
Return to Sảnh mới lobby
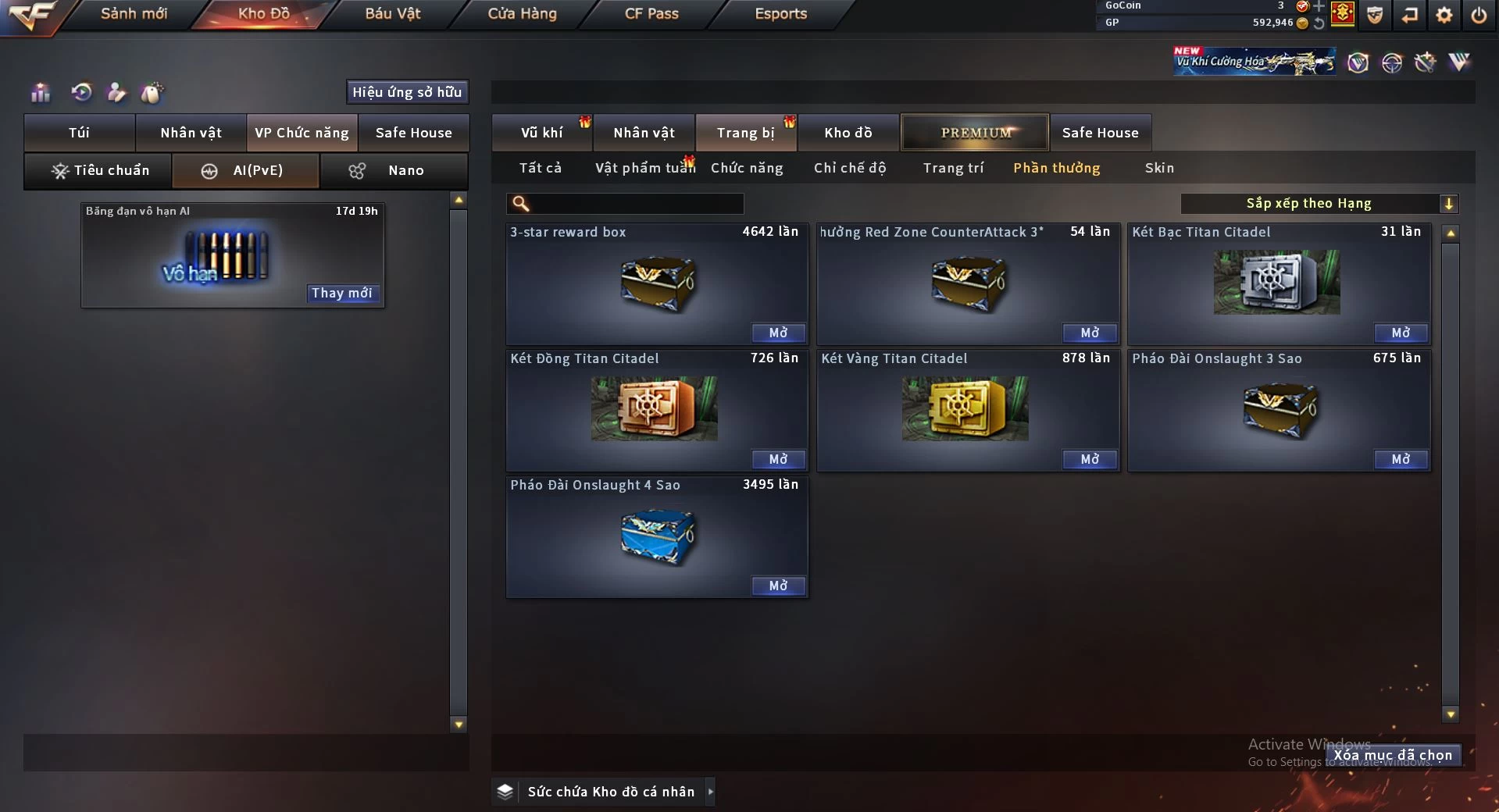tap(134, 14)
